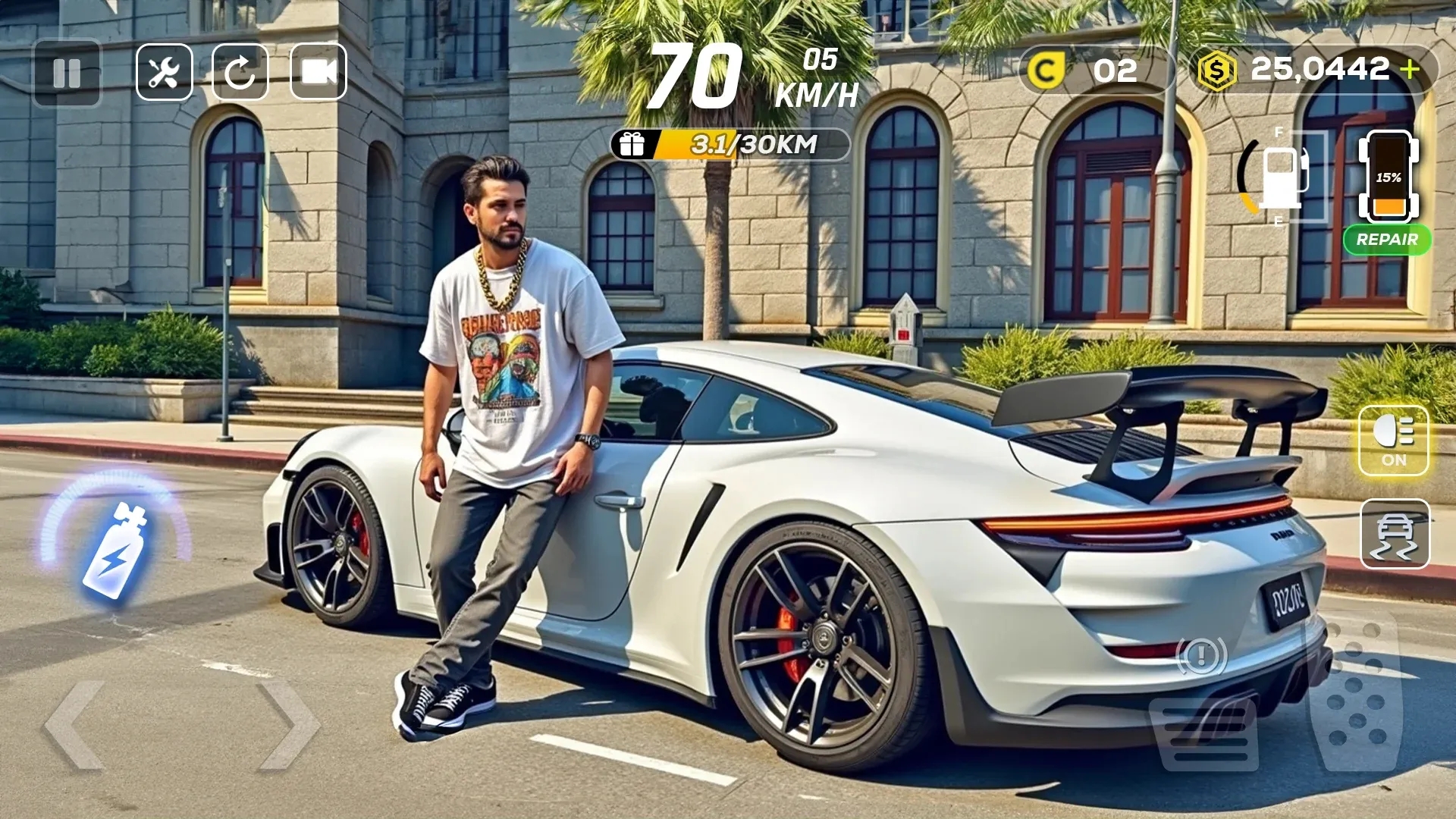Hit the green REPAIR button
Screen dimensions: 1456x819
click(x=1387, y=240)
